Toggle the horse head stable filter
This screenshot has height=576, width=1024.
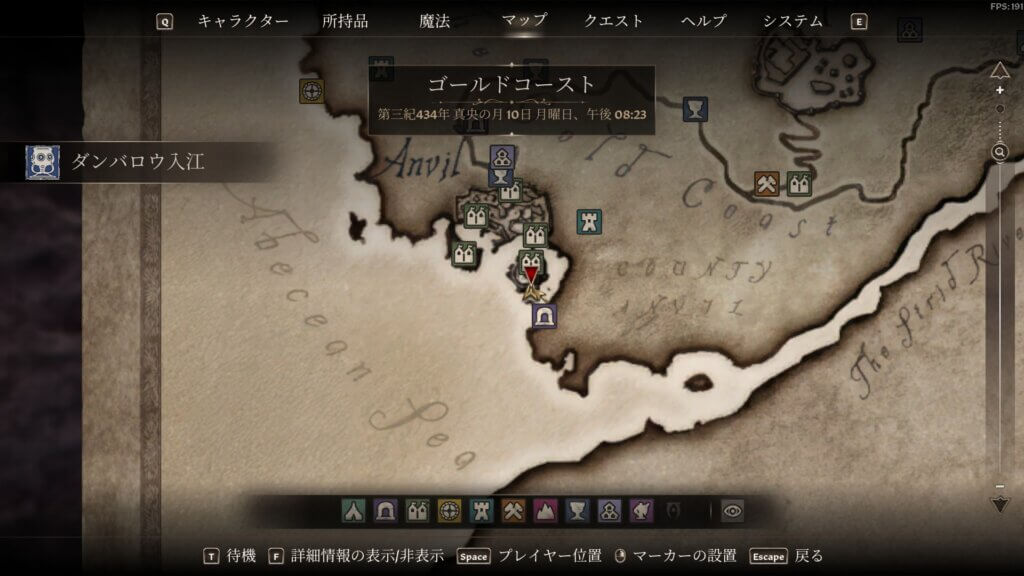click(x=640, y=511)
